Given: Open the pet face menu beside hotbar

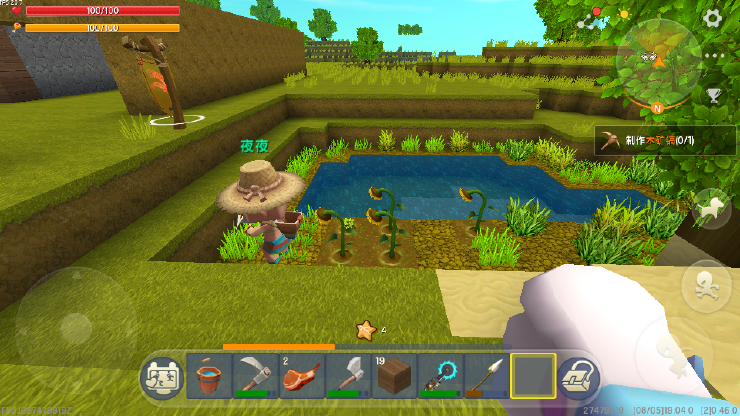Looking at the screenshot, I should [163, 378].
